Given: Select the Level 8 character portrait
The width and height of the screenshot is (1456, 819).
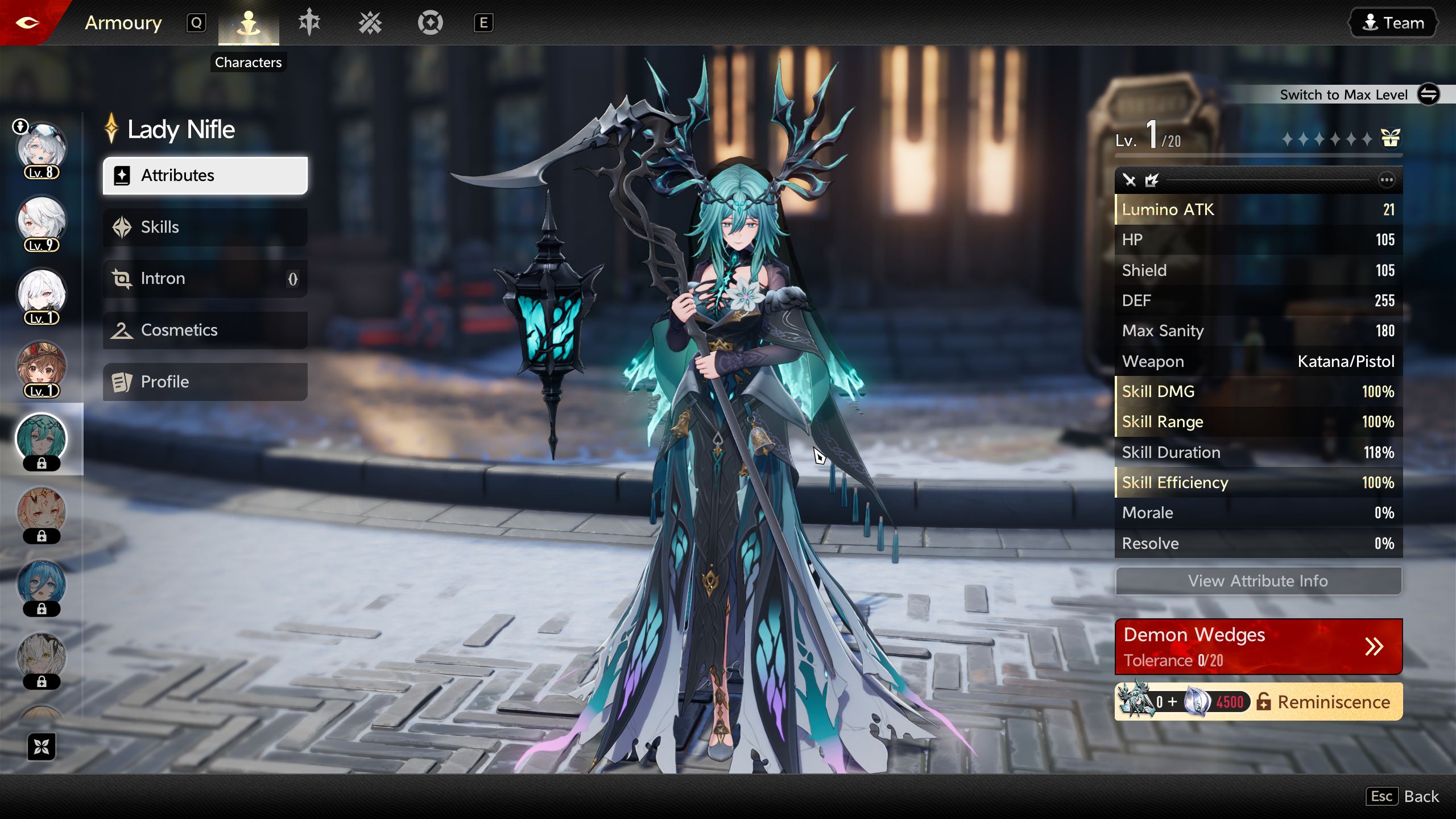Looking at the screenshot, I should pyautogui.click(x=42, y=149).
